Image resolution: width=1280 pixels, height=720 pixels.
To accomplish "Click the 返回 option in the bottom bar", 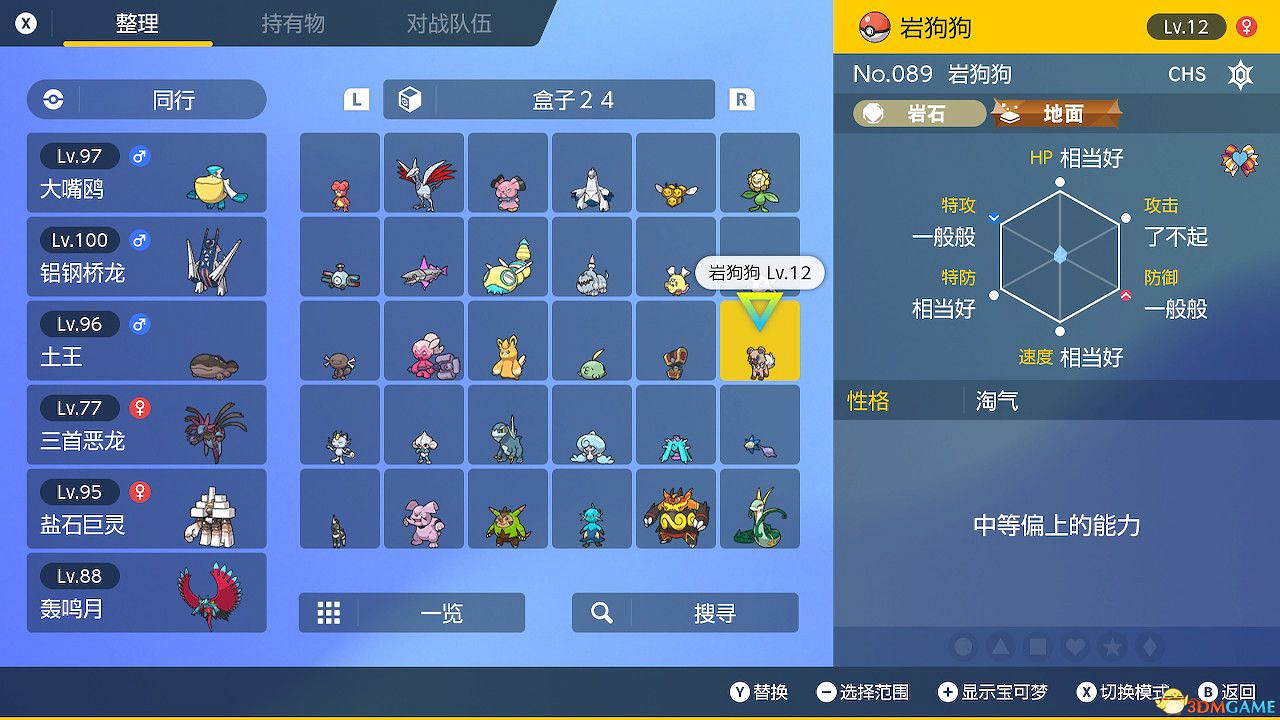I will (1229, 691).
